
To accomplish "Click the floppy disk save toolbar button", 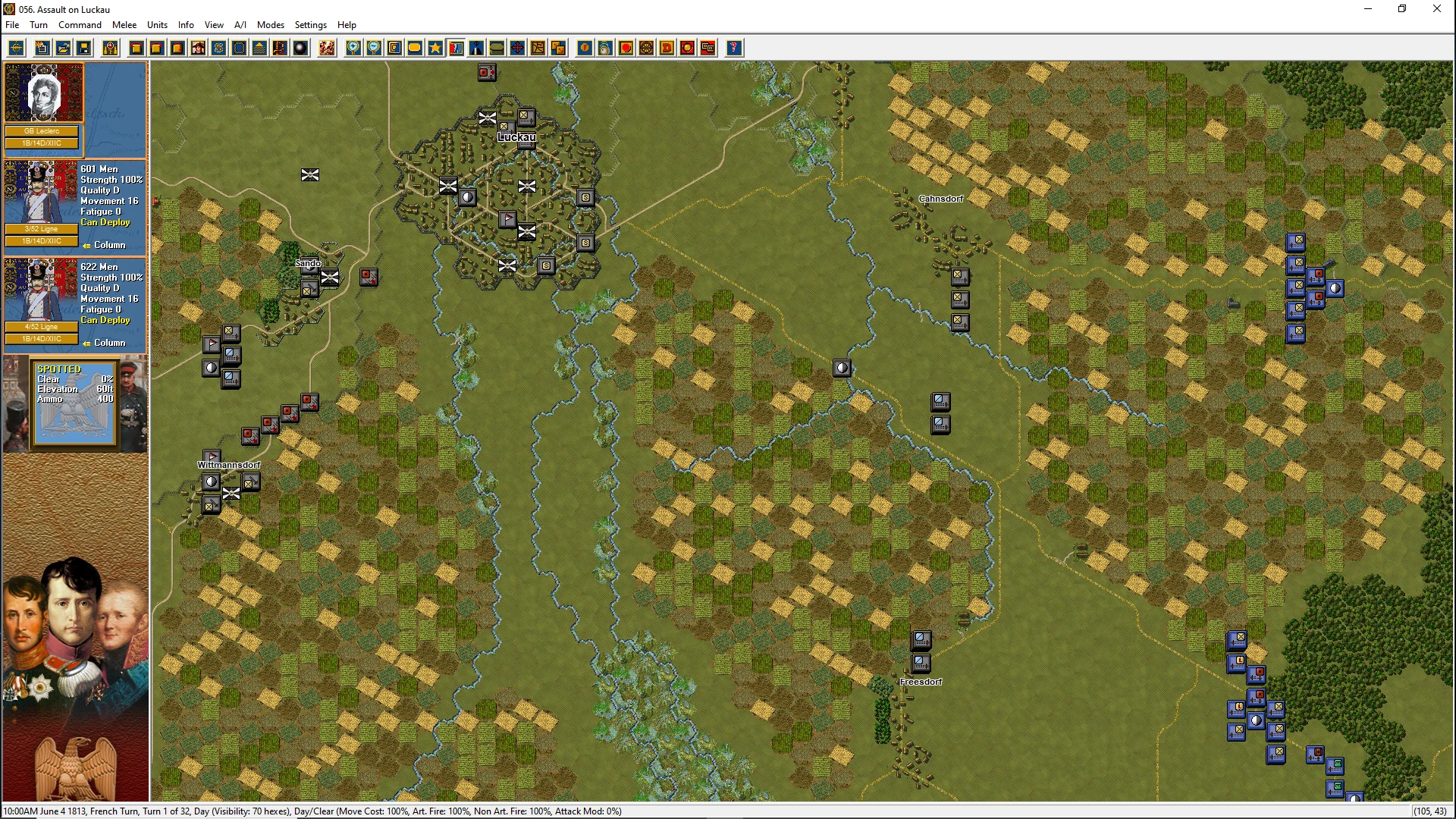I will (84, 49).
